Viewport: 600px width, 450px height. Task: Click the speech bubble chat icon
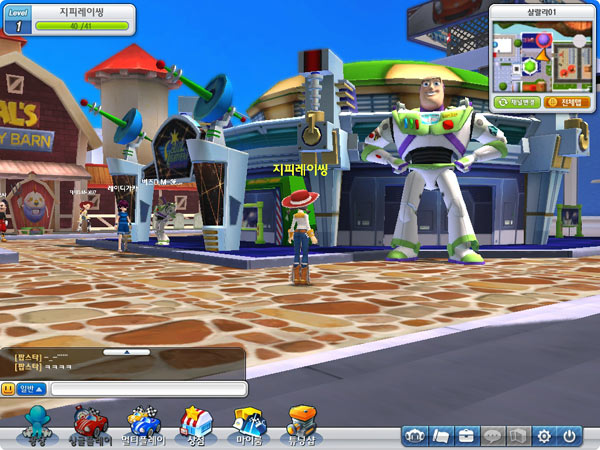click(x=493, y=436)
